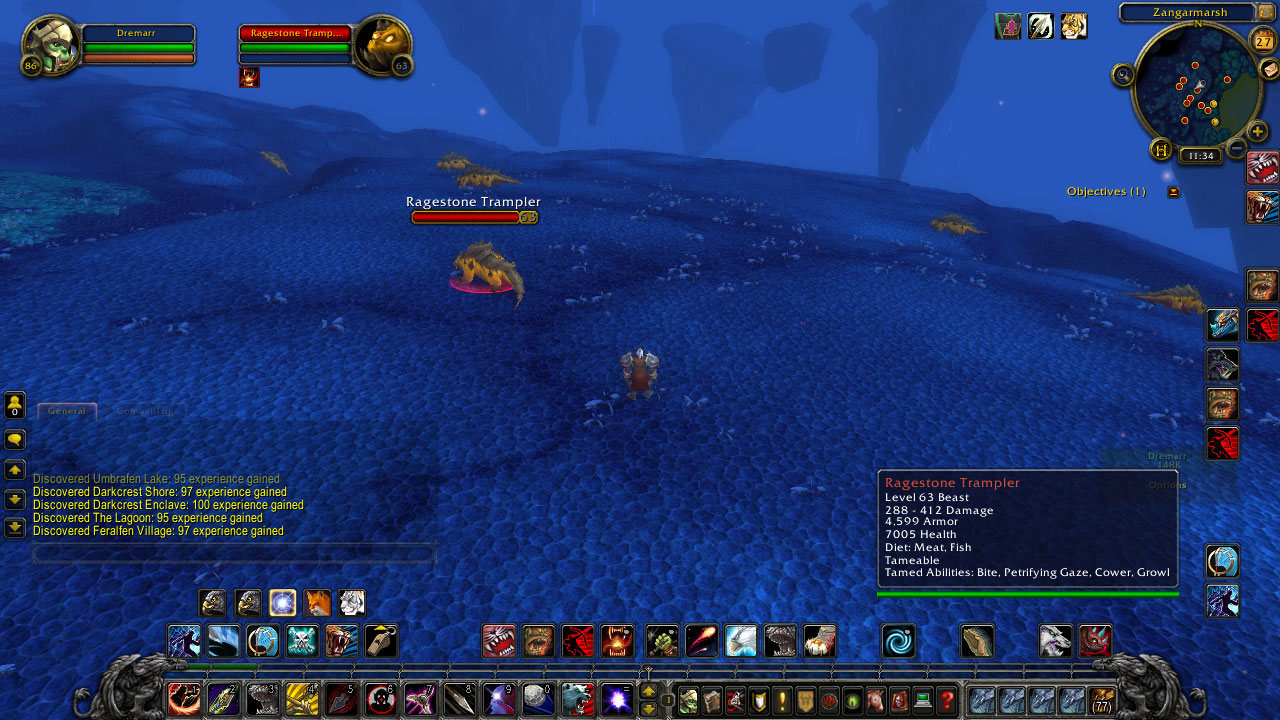Select the General chat tab
Image resolution: width=1280 pixels, height=720 pixels.
click(67, 411)
